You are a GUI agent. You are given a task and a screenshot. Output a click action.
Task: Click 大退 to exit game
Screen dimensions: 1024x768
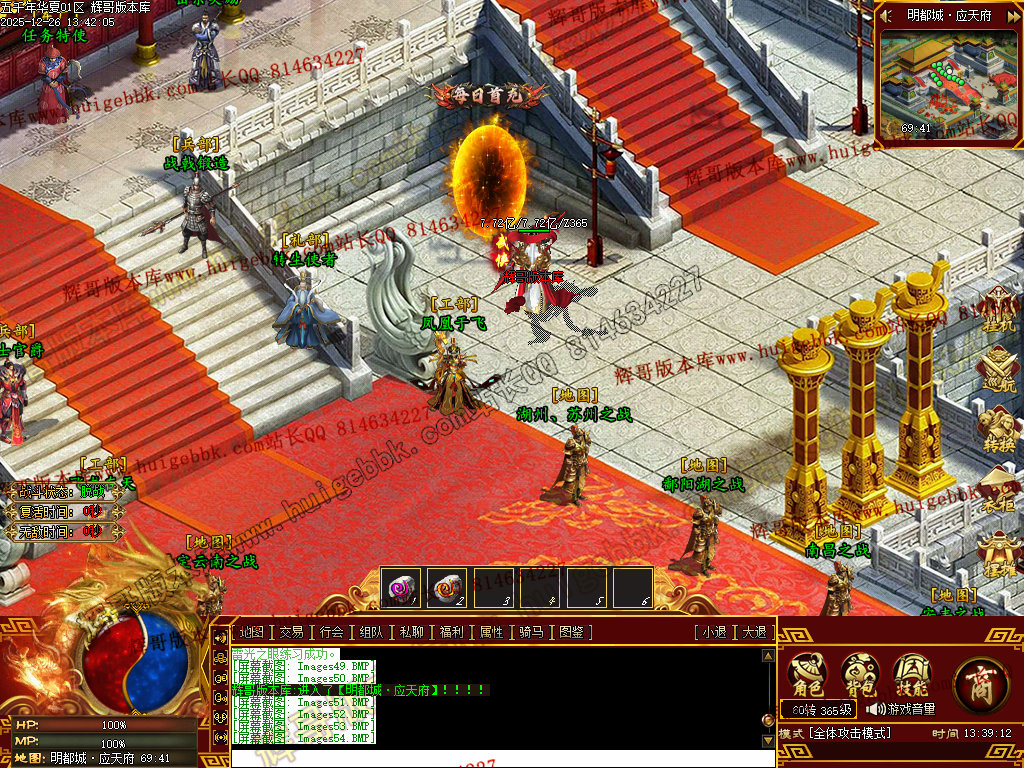753,632
